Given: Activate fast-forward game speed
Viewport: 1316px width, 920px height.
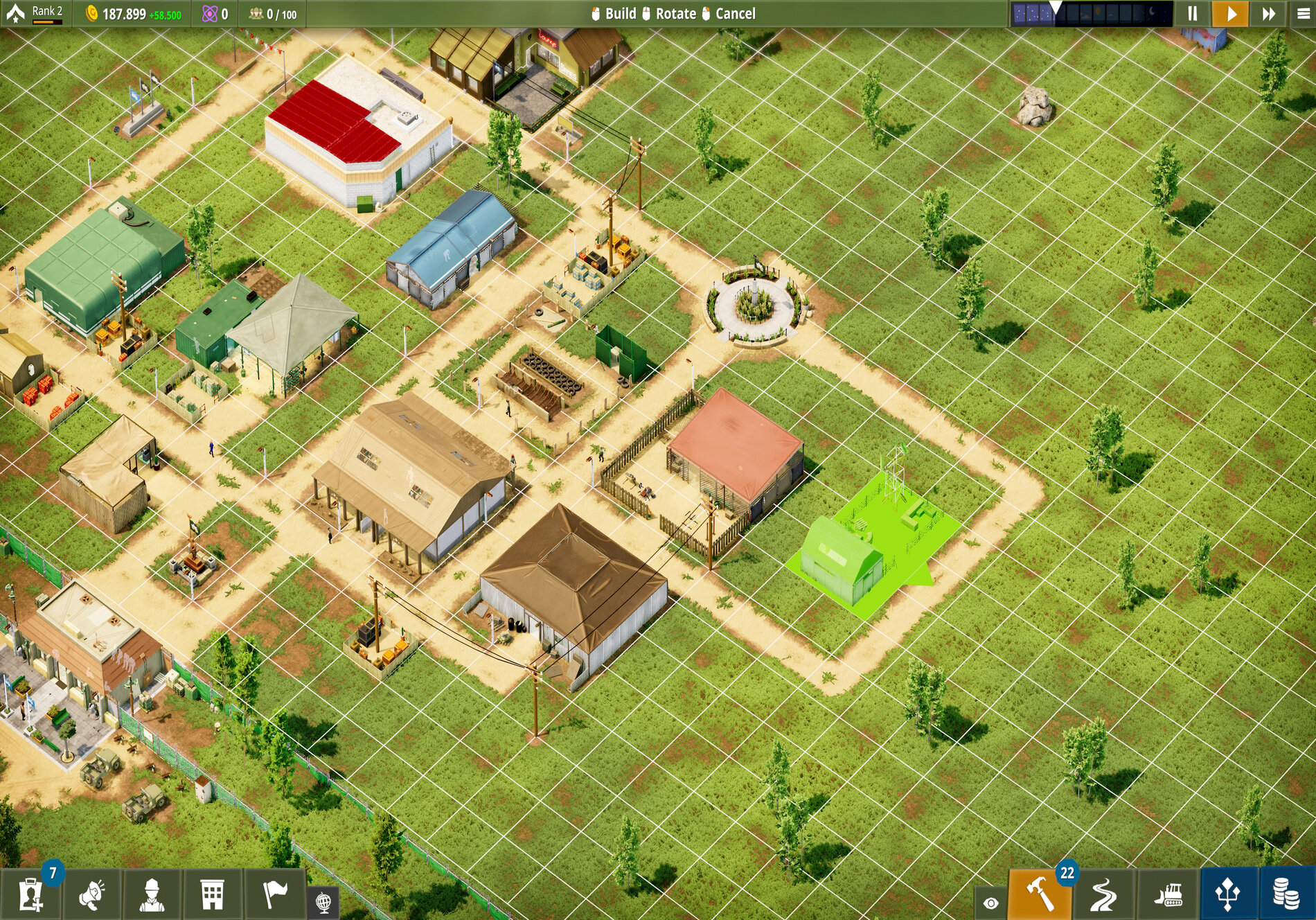Looking at the screenshot, I should 1268,14.
